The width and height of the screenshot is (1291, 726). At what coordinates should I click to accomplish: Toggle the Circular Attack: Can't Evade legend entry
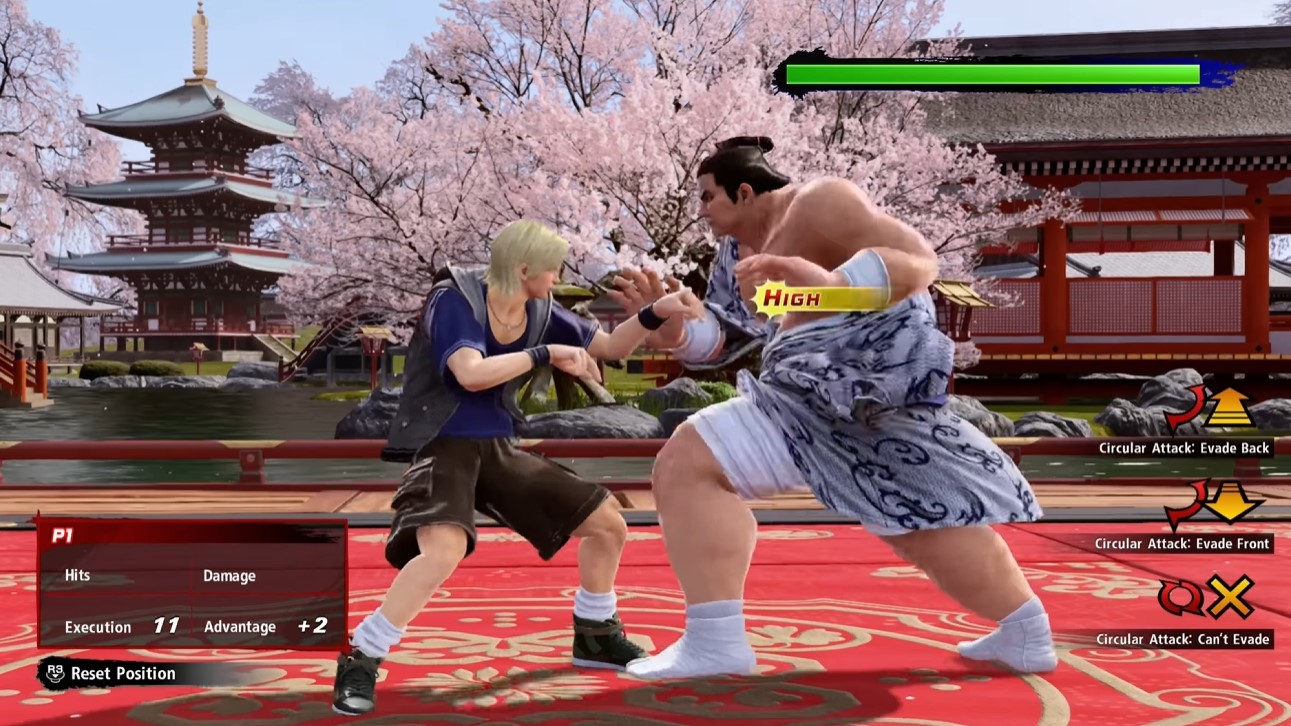point(1183,638)
